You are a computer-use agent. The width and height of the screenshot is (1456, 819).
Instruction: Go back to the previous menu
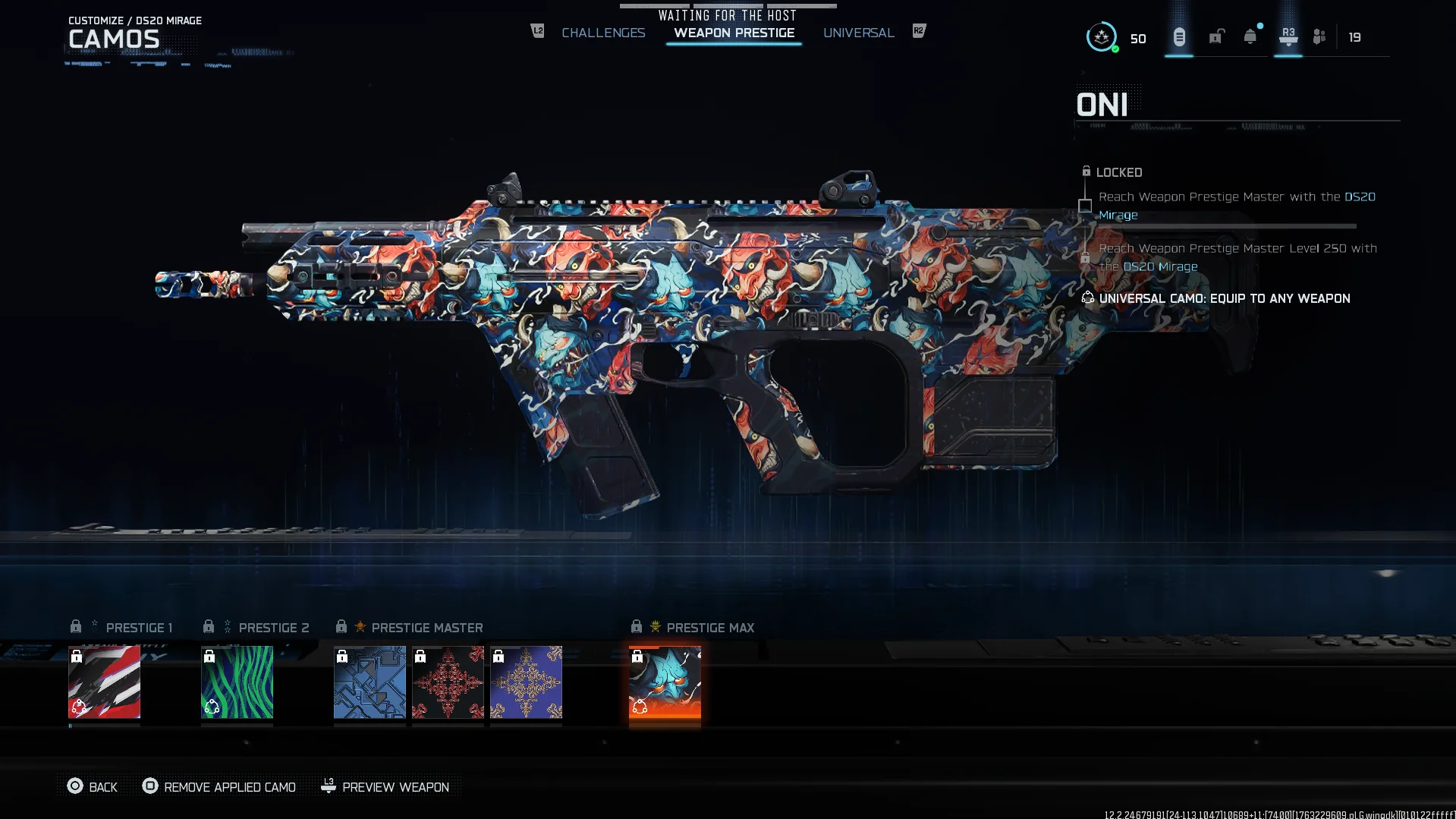[x=93, y=787]
